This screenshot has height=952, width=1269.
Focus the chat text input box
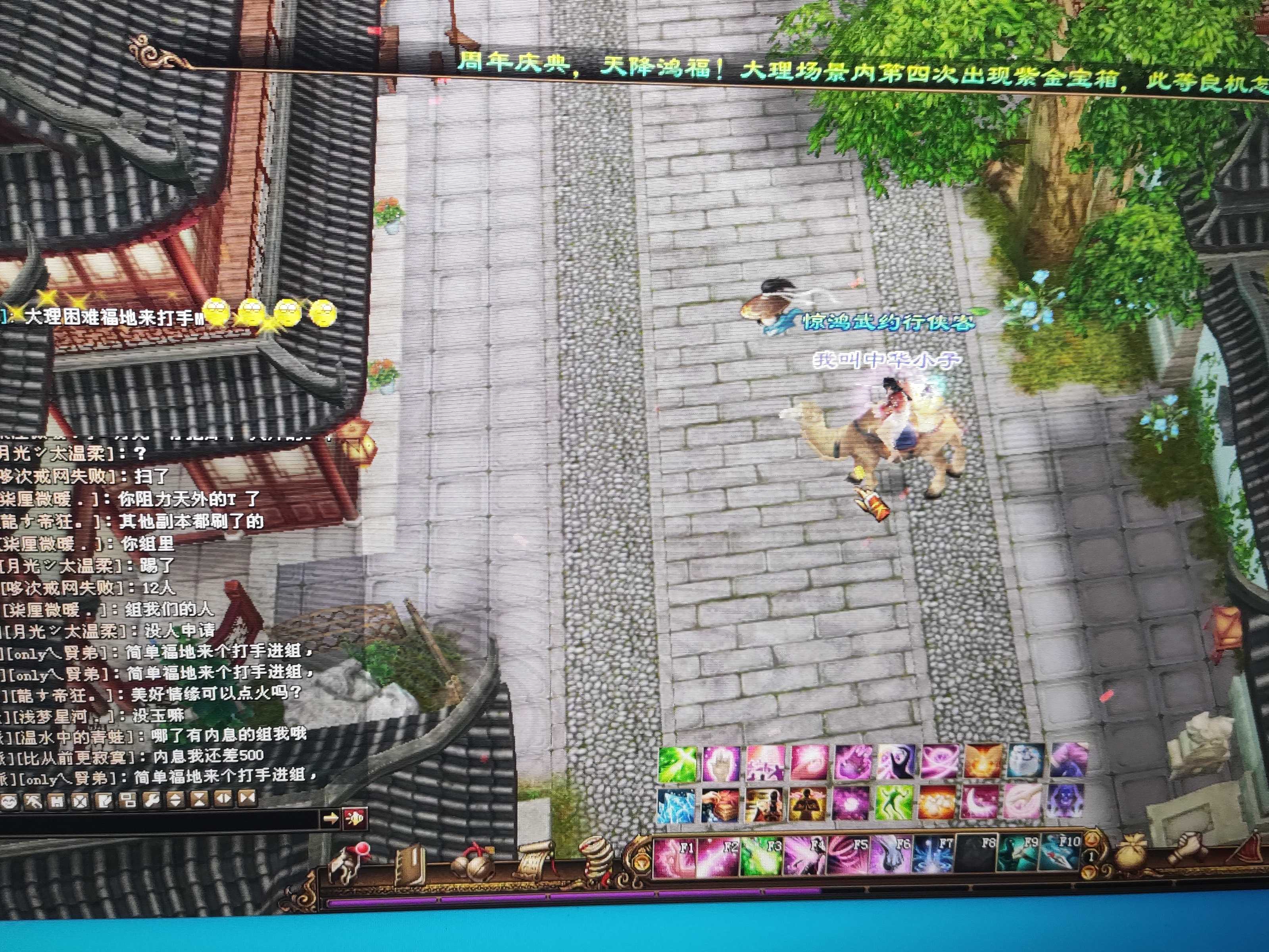click(x=161, y=819)
